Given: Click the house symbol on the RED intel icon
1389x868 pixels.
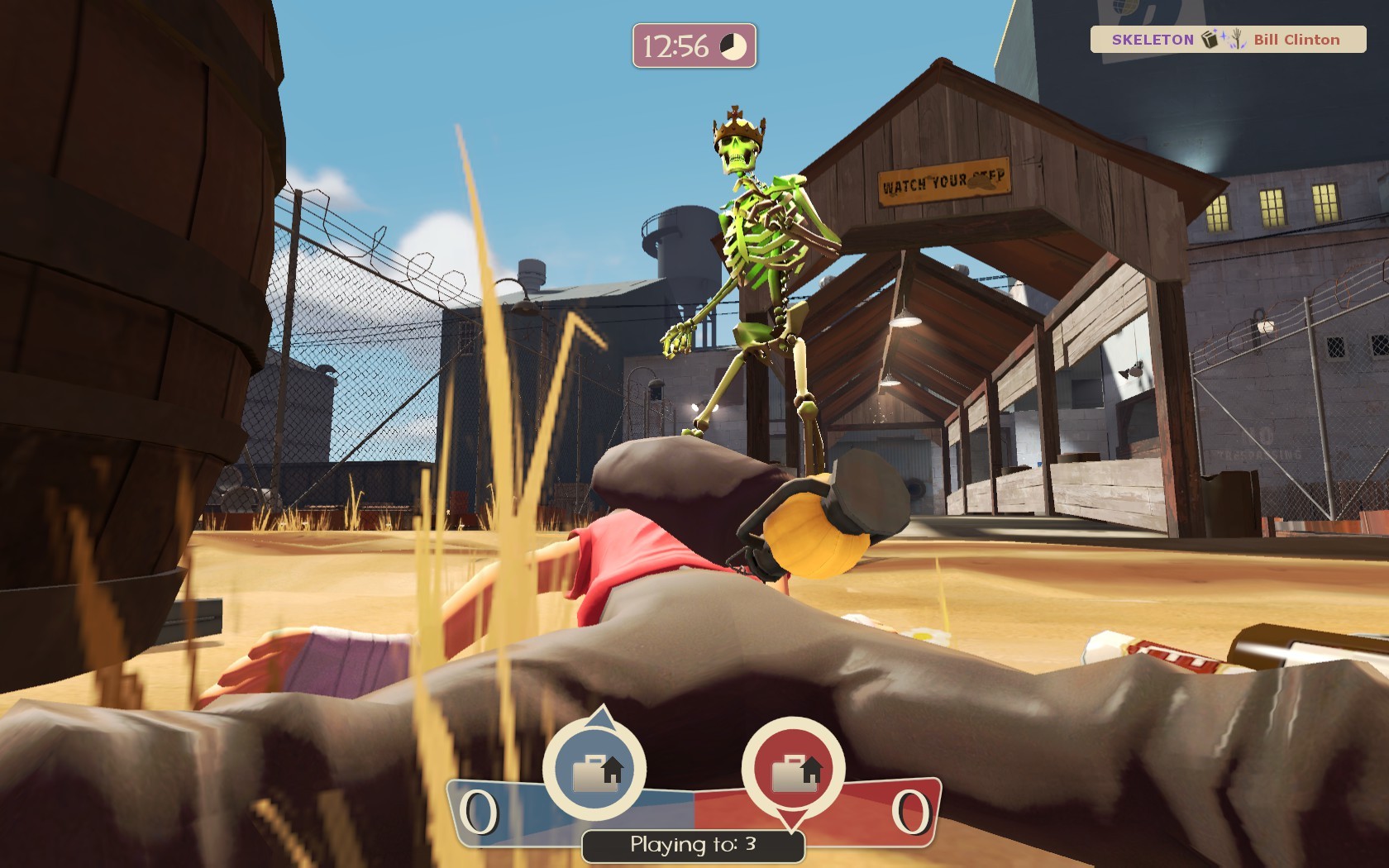Looking at the screenshot, I should (813, 771).
